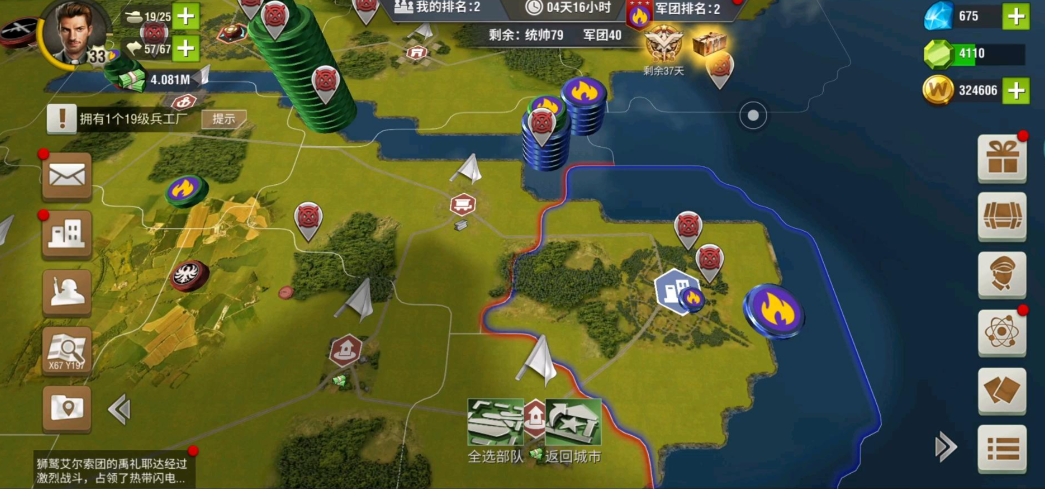This screenshot has height=489, width=1045.
Task: Open the mail envelope inbox
Action: tap(67, 176)
